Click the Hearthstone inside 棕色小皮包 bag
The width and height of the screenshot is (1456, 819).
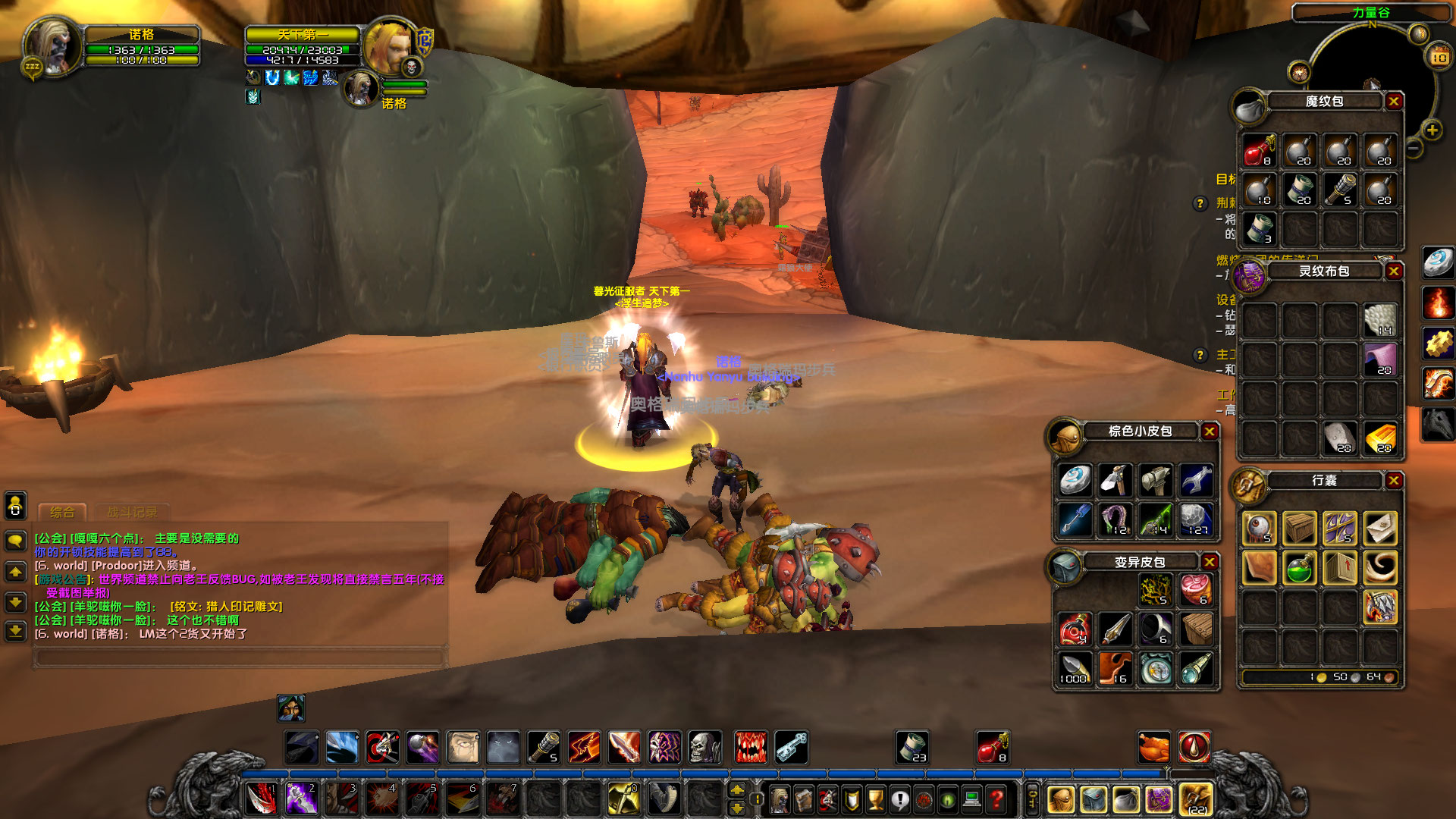1075,480
